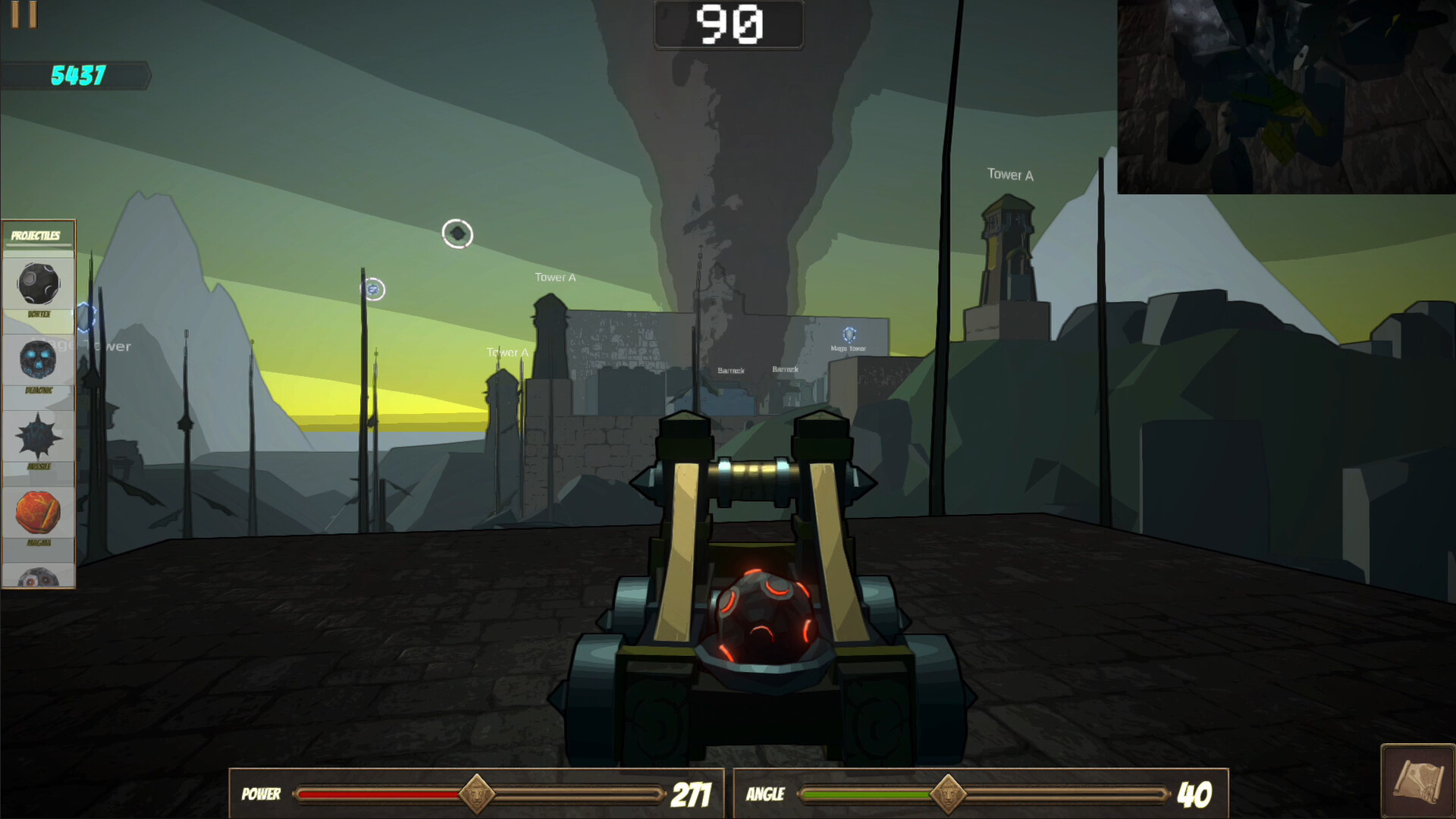The width and height of the screenshot is (1456, 819).
Task: Select the partially visible projectile below Magma
Action: pyautogui.click(x=36, y=578)
